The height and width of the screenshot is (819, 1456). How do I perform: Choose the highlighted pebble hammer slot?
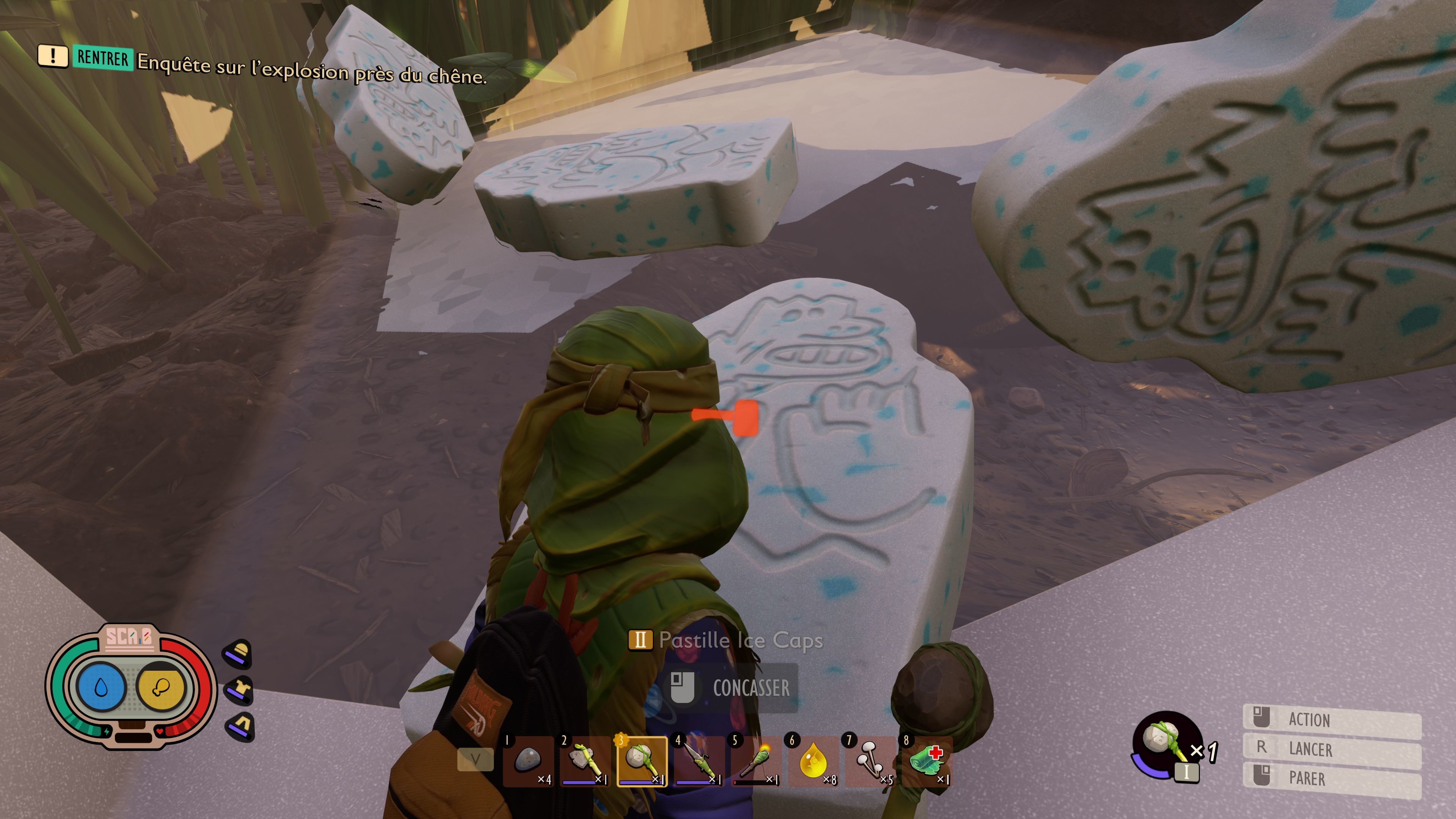coord(642,761)
